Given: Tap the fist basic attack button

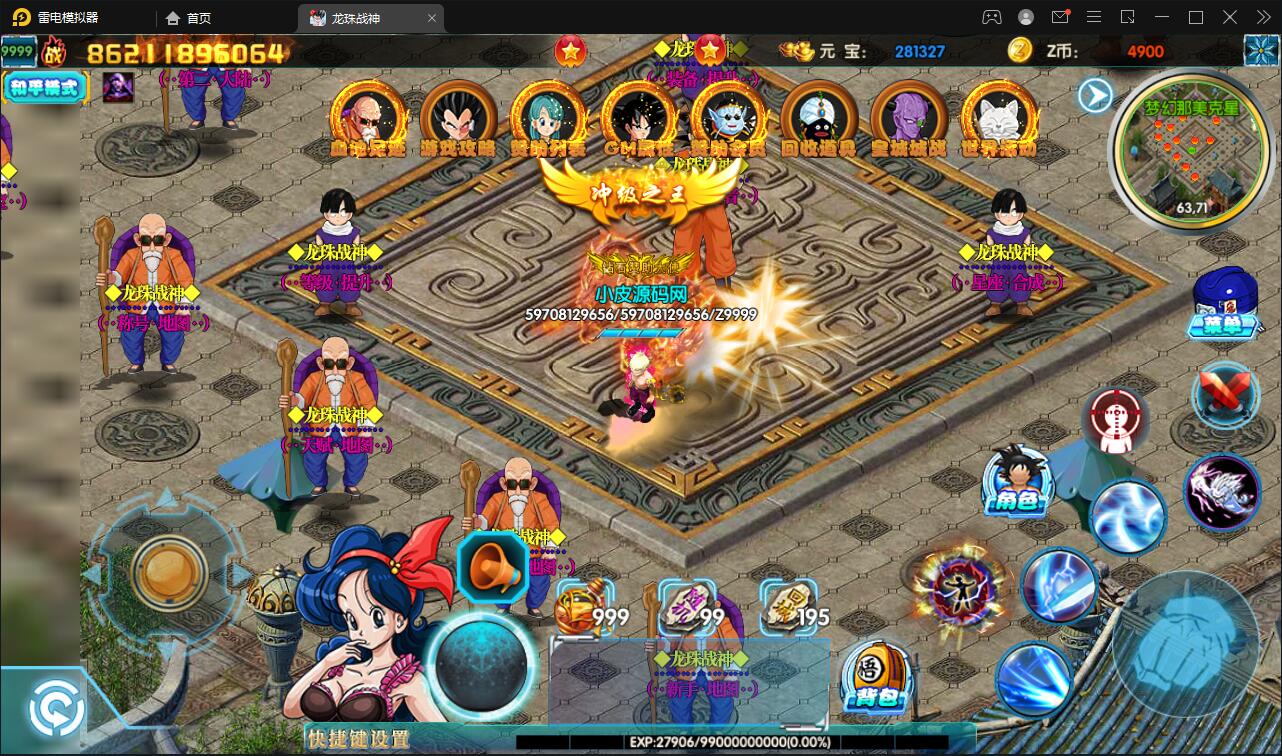Looking at the screenshot, I should 1185,643.
